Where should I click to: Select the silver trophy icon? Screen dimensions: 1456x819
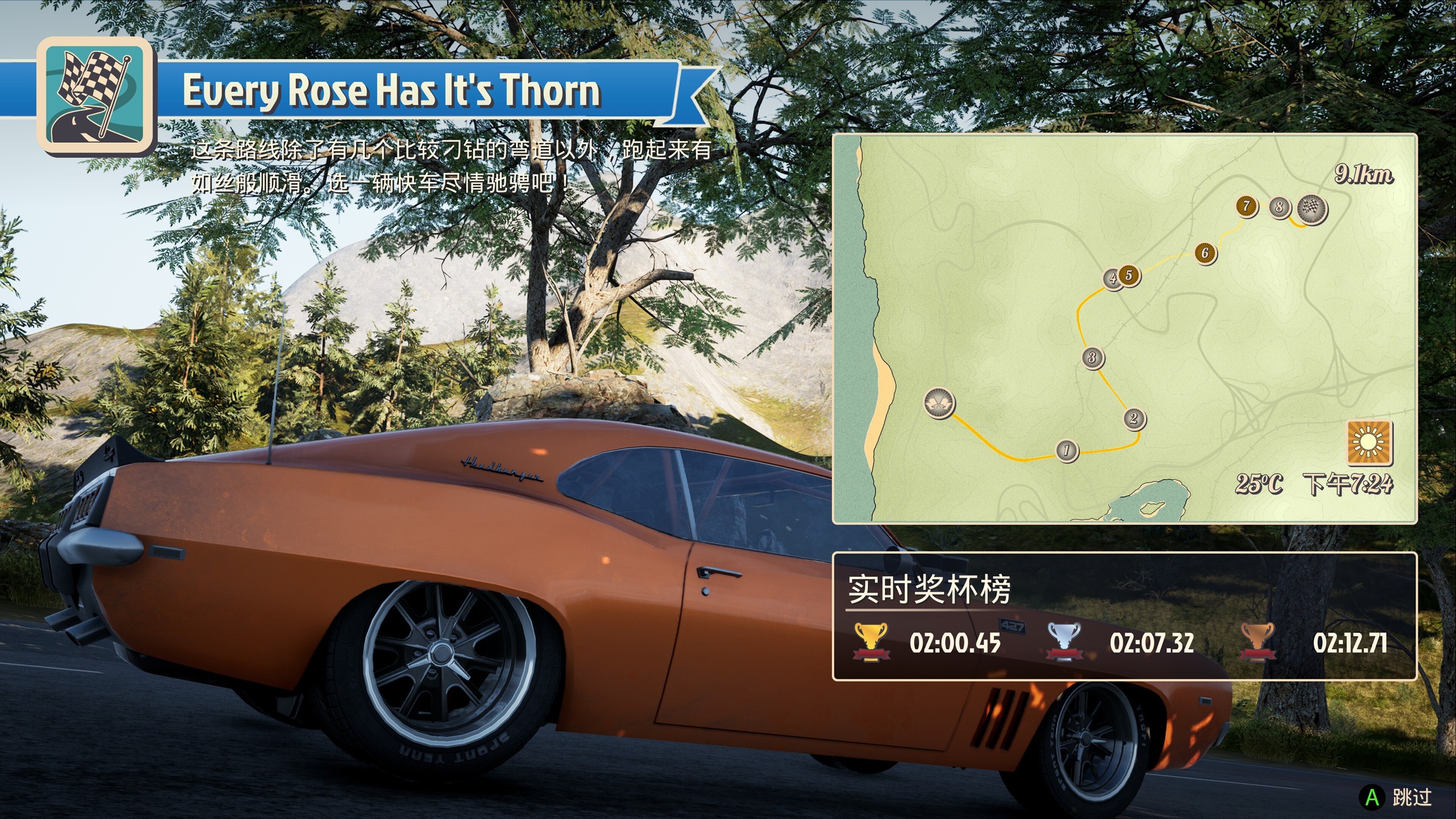1064,642
